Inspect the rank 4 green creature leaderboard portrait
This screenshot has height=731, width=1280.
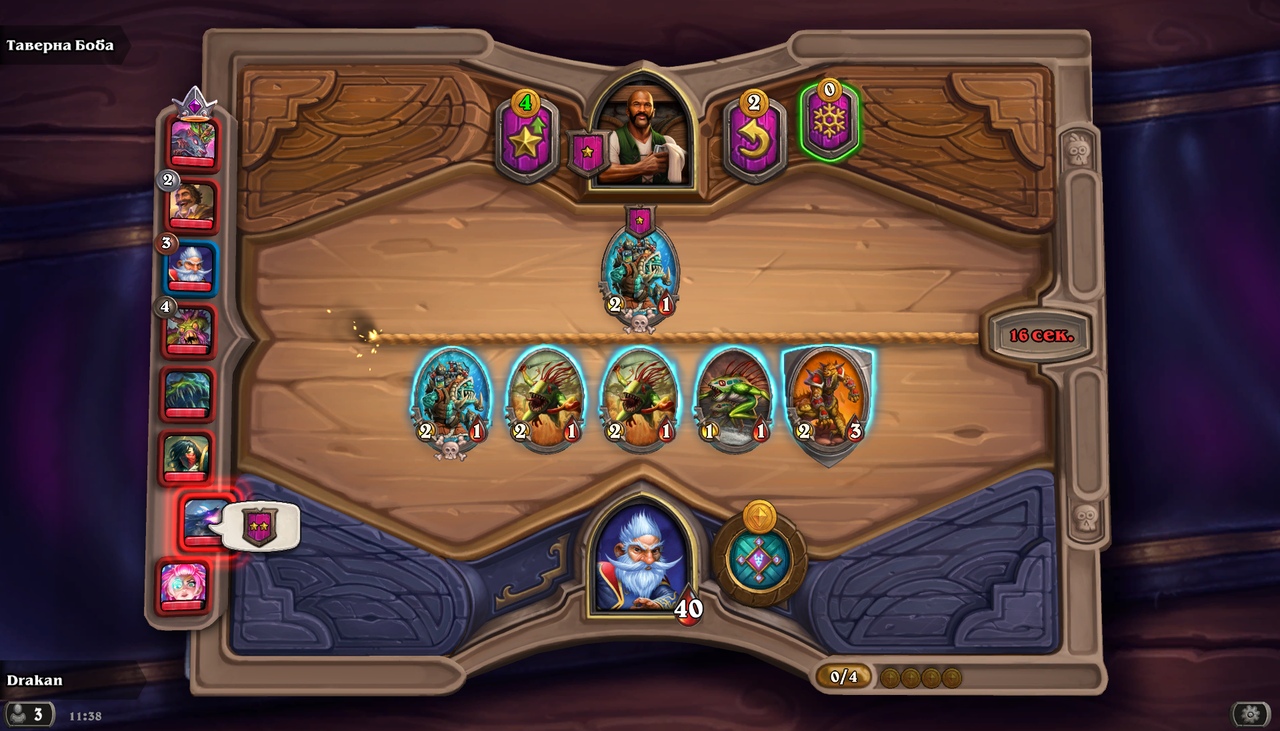190,331
